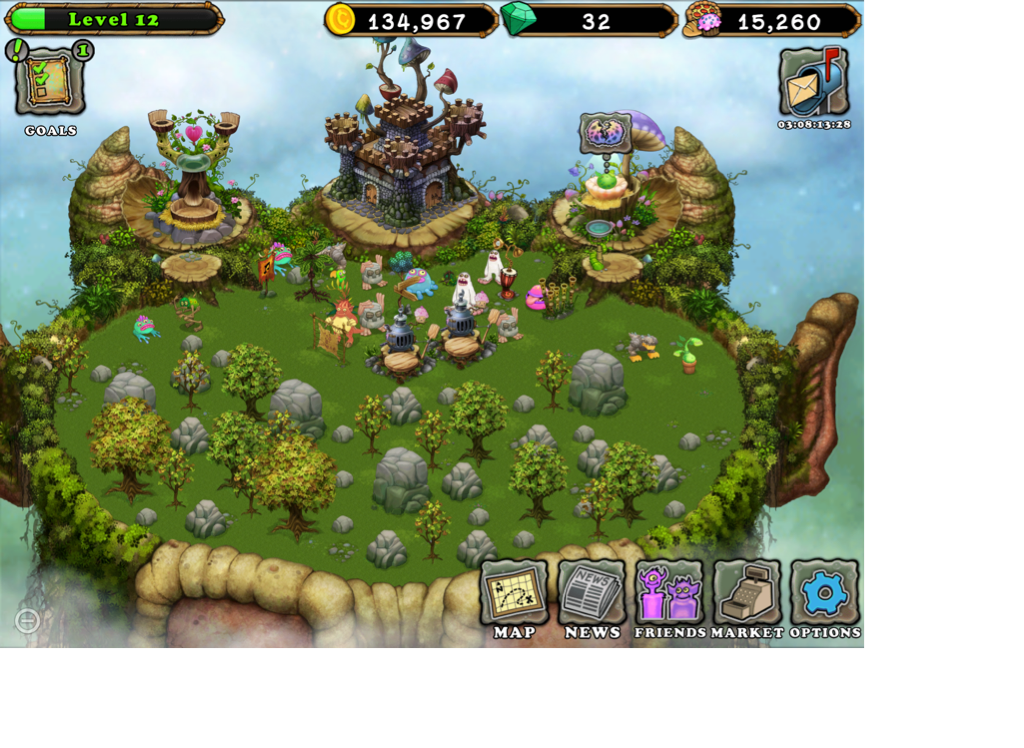Check the mailbox icon
The width and height of the screenshot is (1024, 748).
click(x=814, y=82)
